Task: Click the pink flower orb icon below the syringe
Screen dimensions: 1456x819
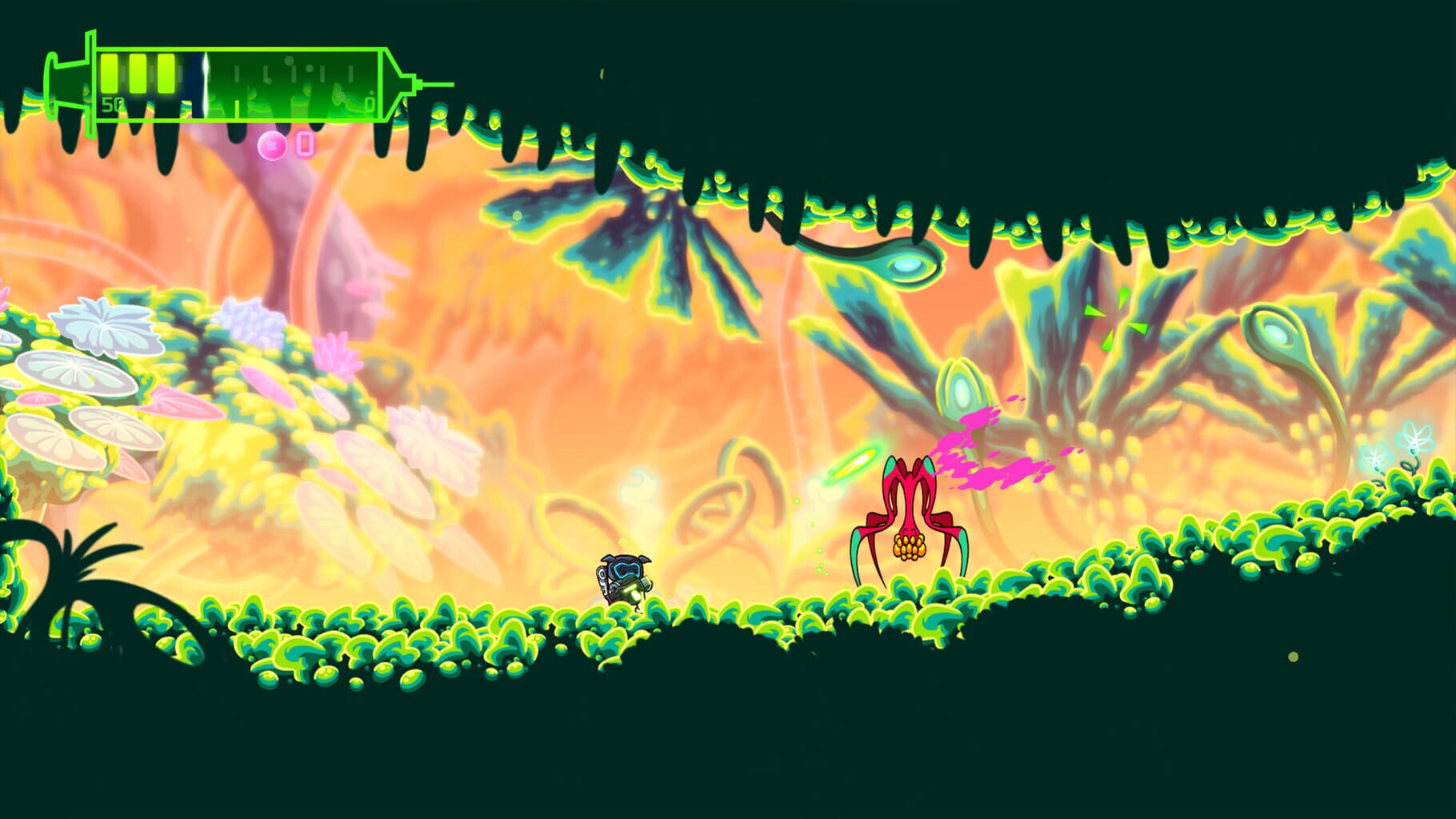Action: [272, 145]
